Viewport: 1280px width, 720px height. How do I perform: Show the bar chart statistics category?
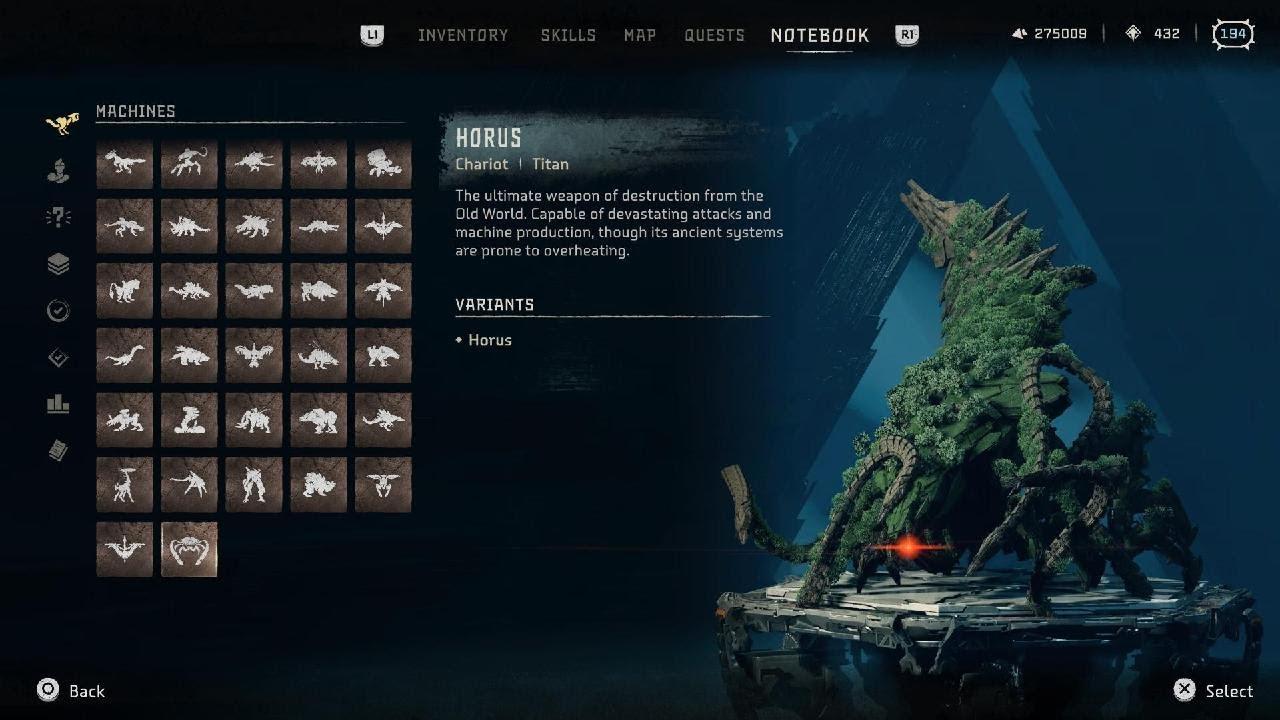point(59,405)
